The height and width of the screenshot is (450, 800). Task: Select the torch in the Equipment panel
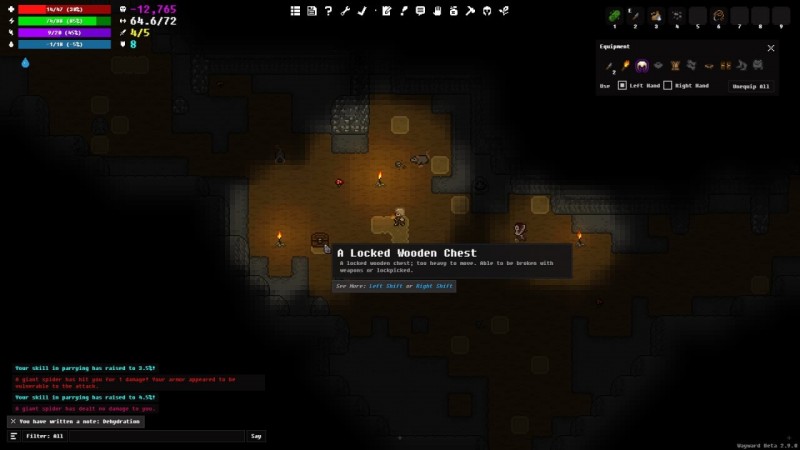[x=626, y=66]
